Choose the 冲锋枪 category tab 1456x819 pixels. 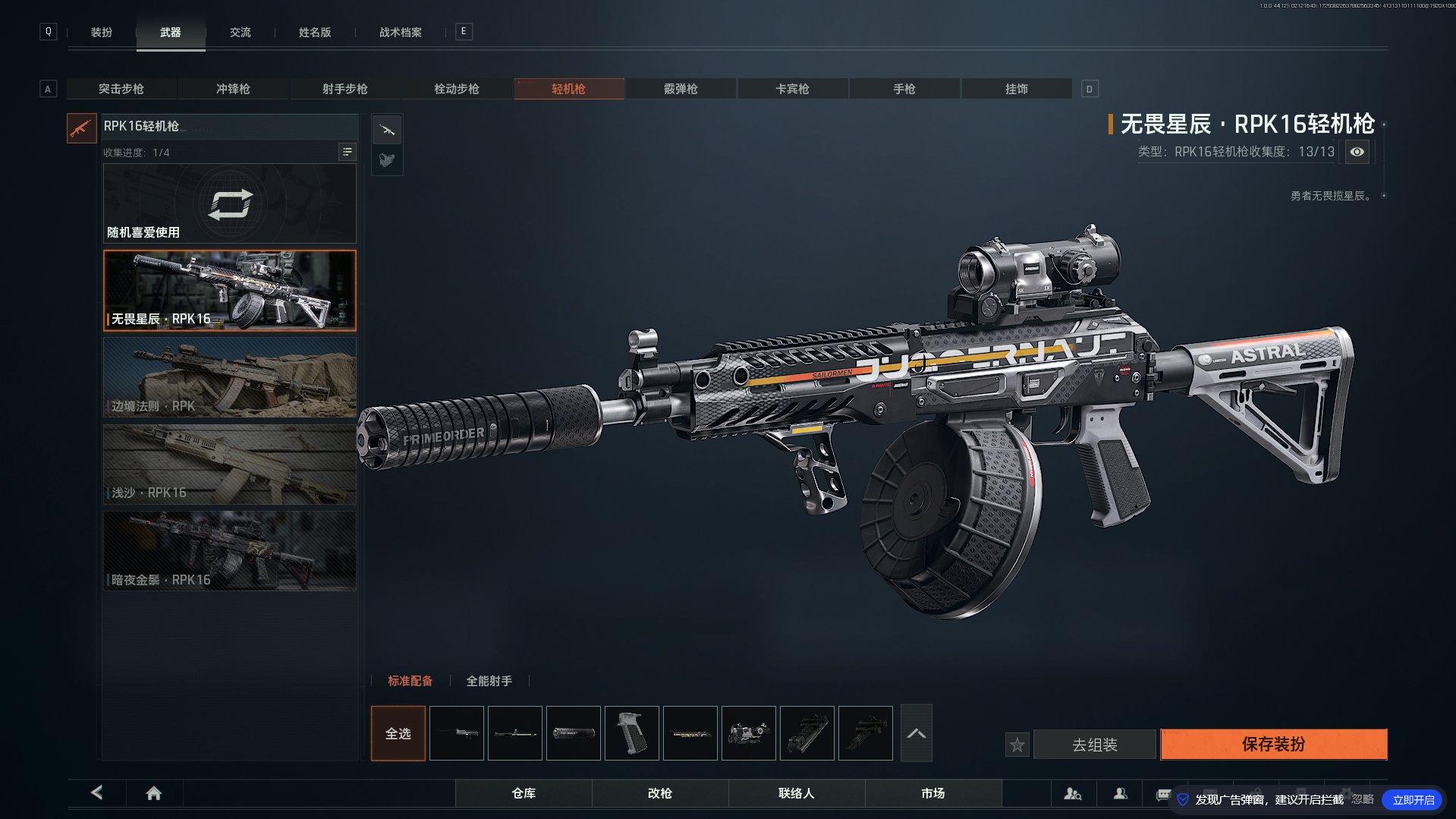(x=233, y=89)
